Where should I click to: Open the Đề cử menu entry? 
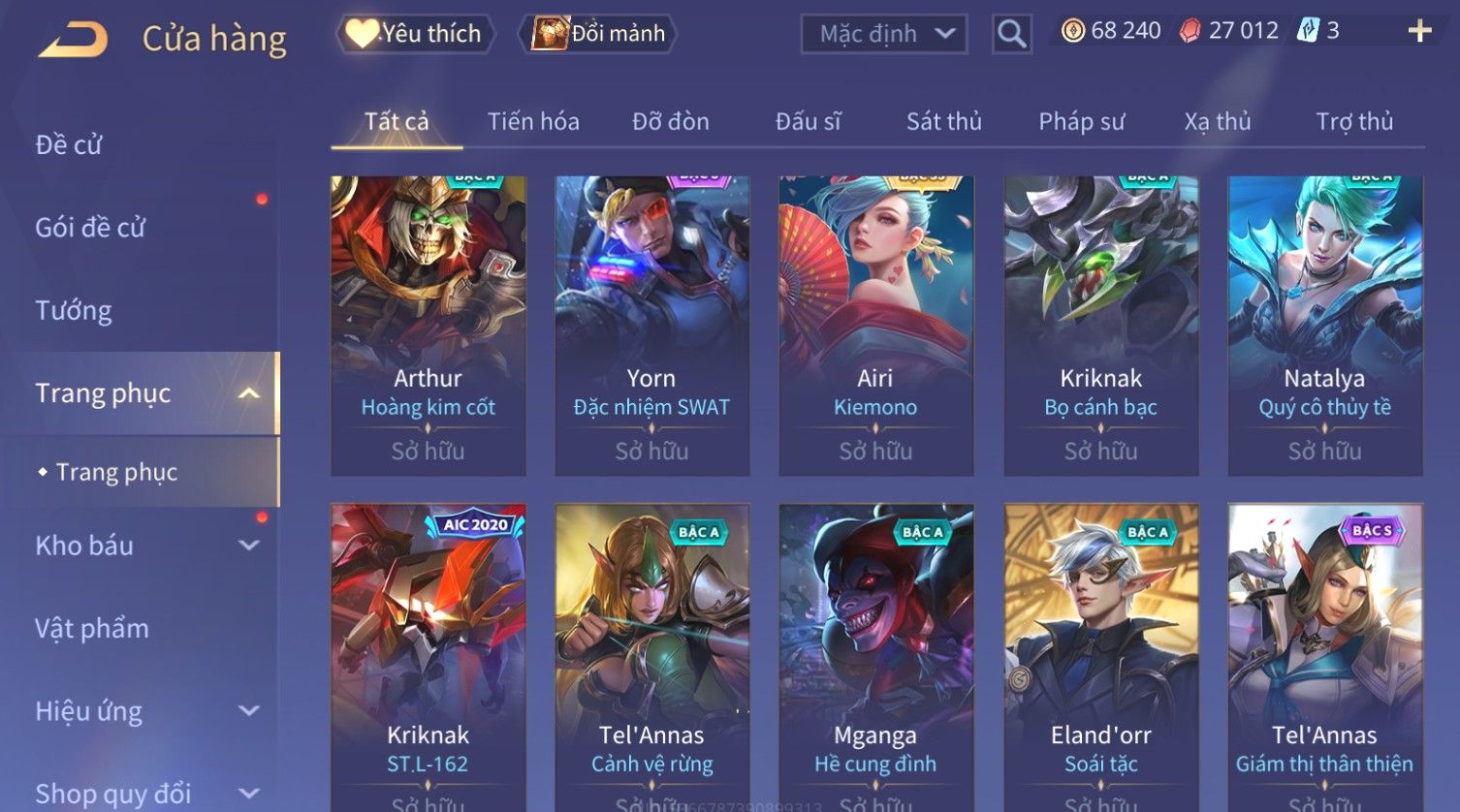(69, 145)
